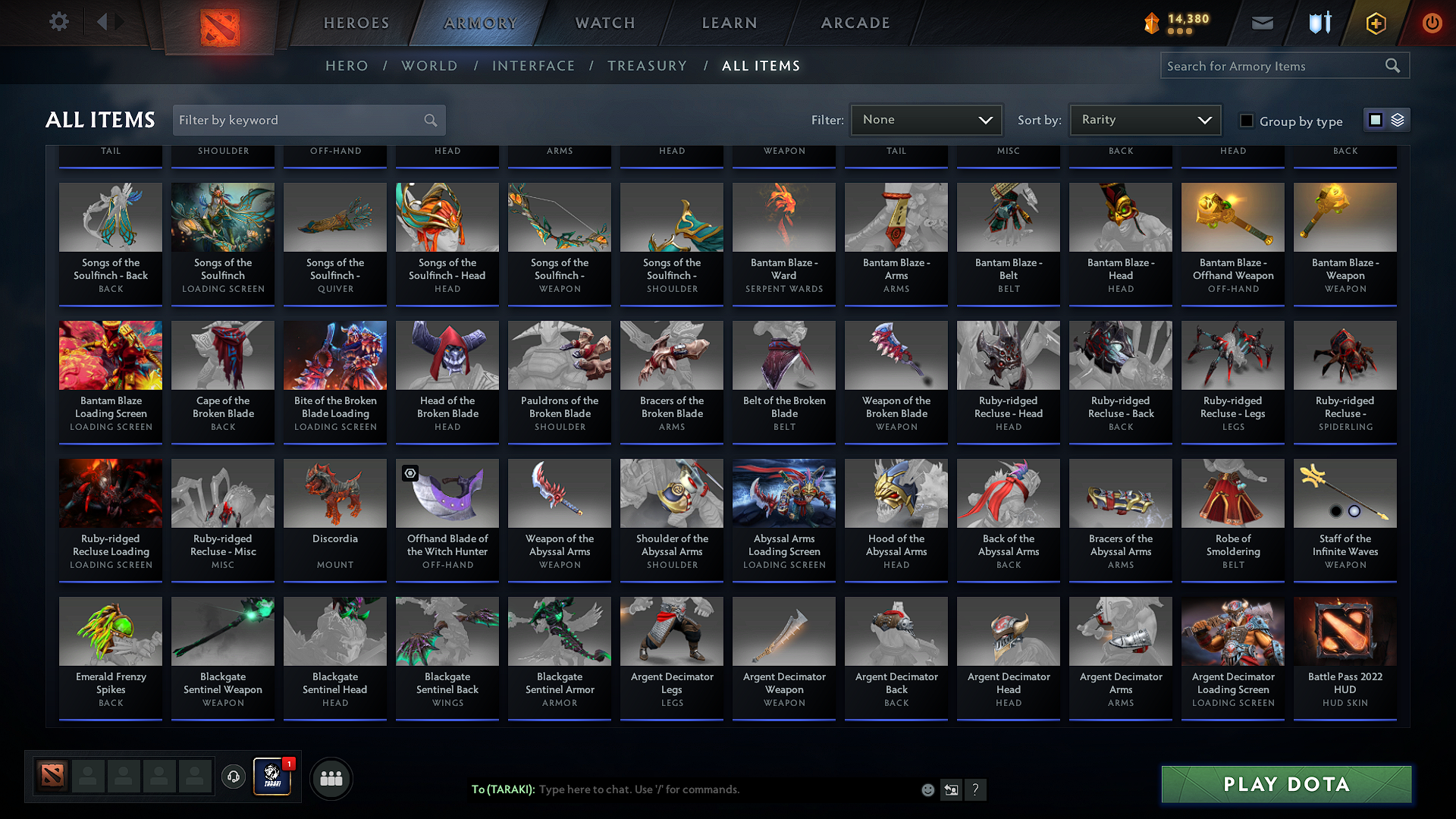Click the shield and sword armory icon
The height and width of the screenshot is (819, 1456).
[x=1319, y=23]
